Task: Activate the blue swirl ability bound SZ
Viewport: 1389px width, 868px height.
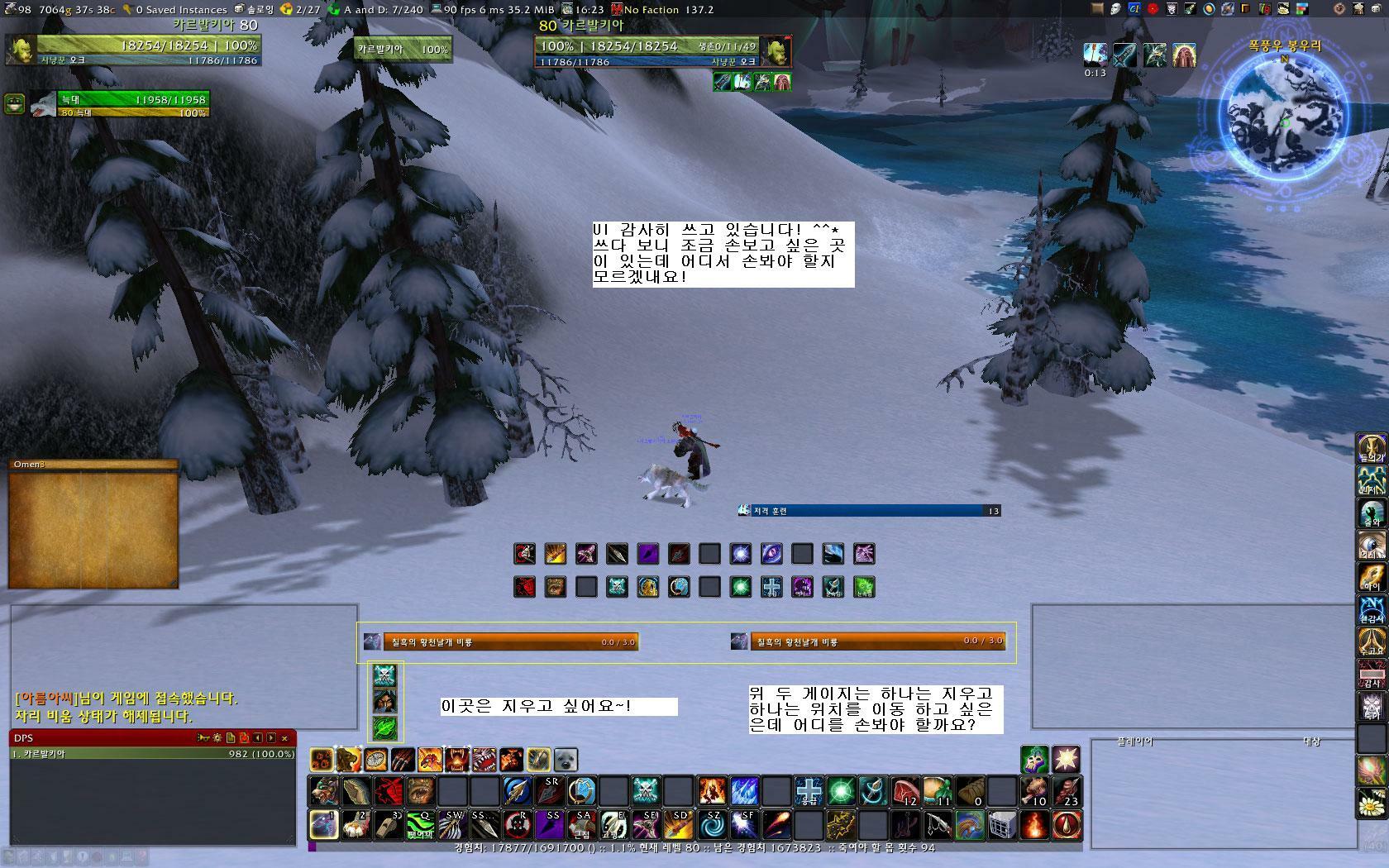Action: click(x=712, y=824)
